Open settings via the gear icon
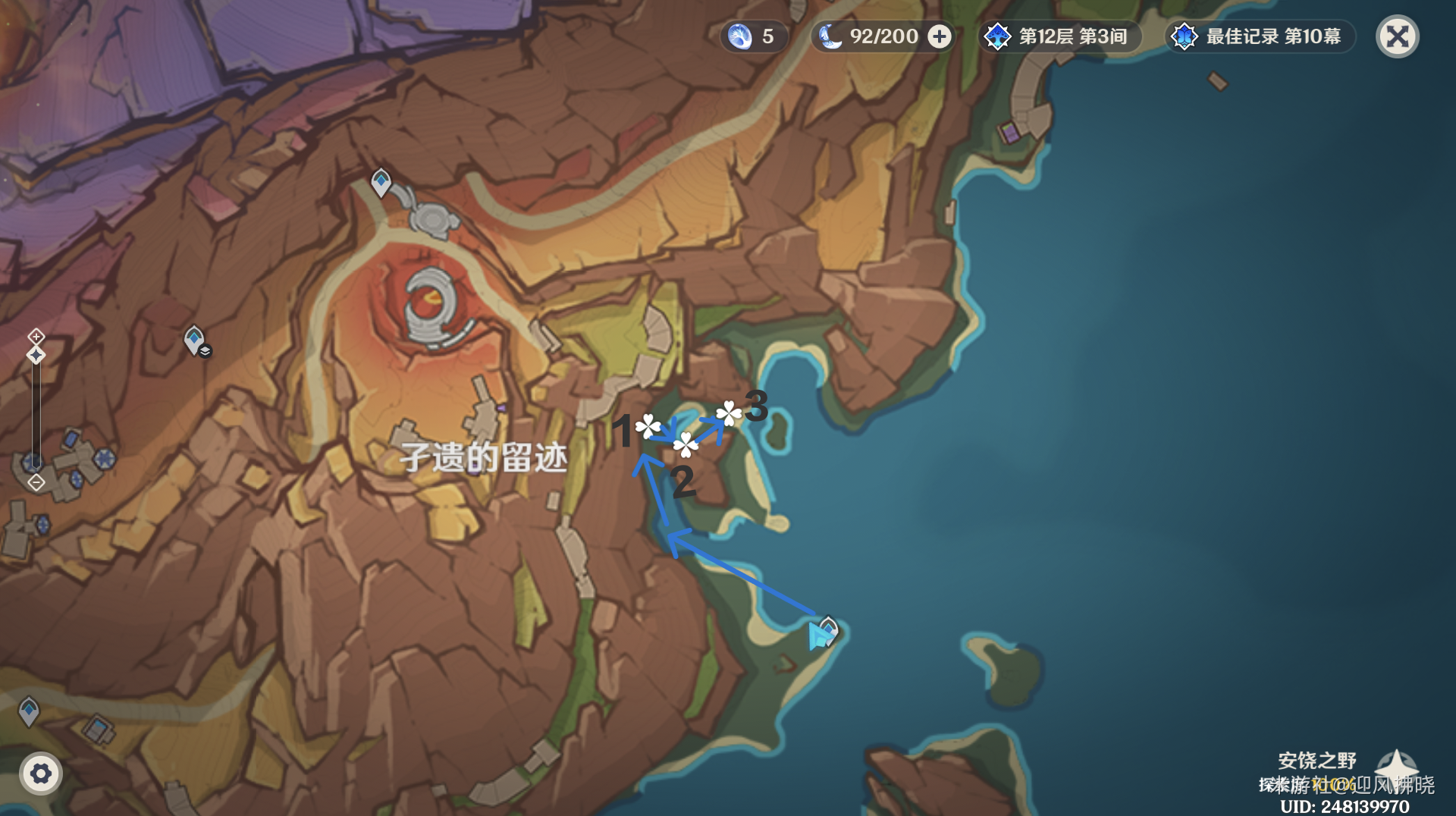The height and width of the screenshot is (816, 1456). point(42,774)
